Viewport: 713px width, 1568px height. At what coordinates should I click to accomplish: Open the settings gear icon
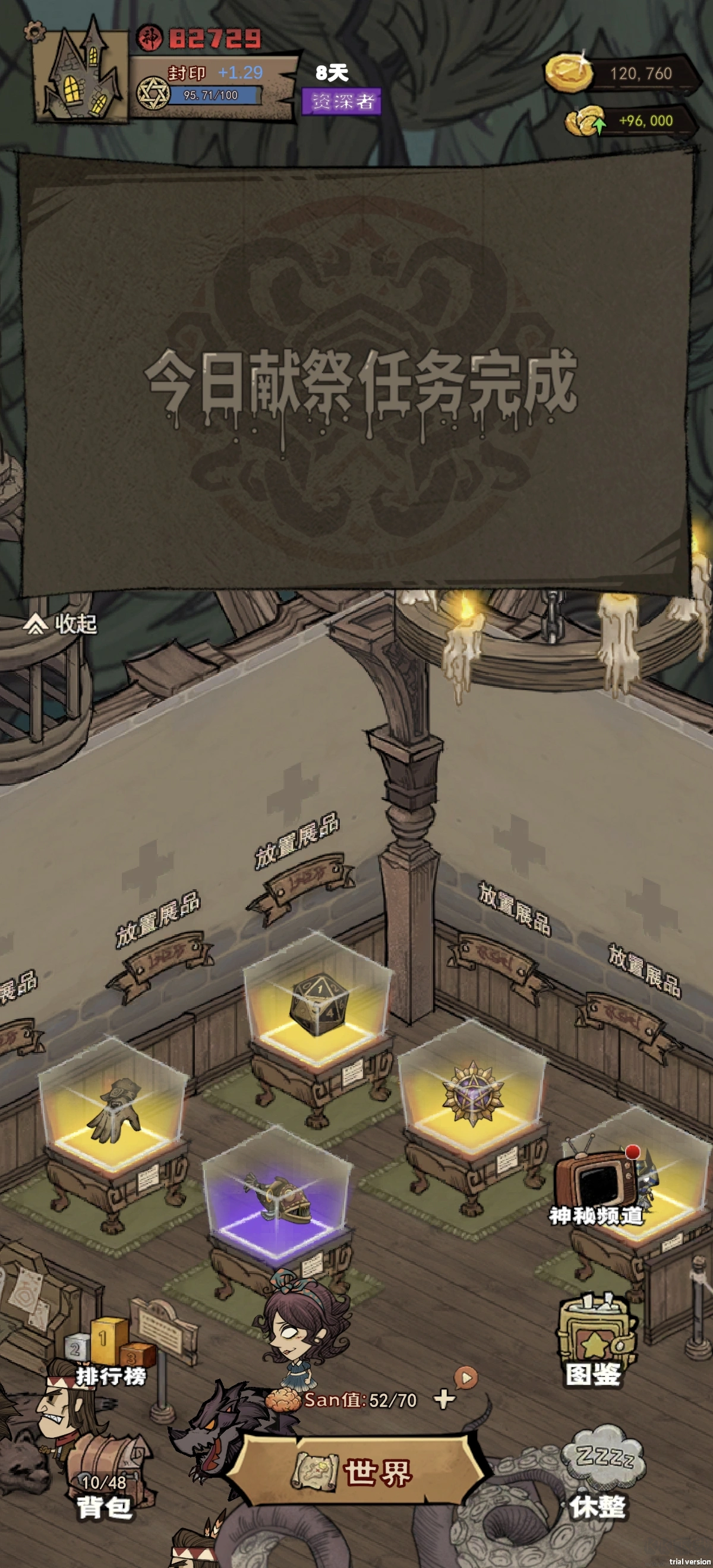click(x=35, y=30)
